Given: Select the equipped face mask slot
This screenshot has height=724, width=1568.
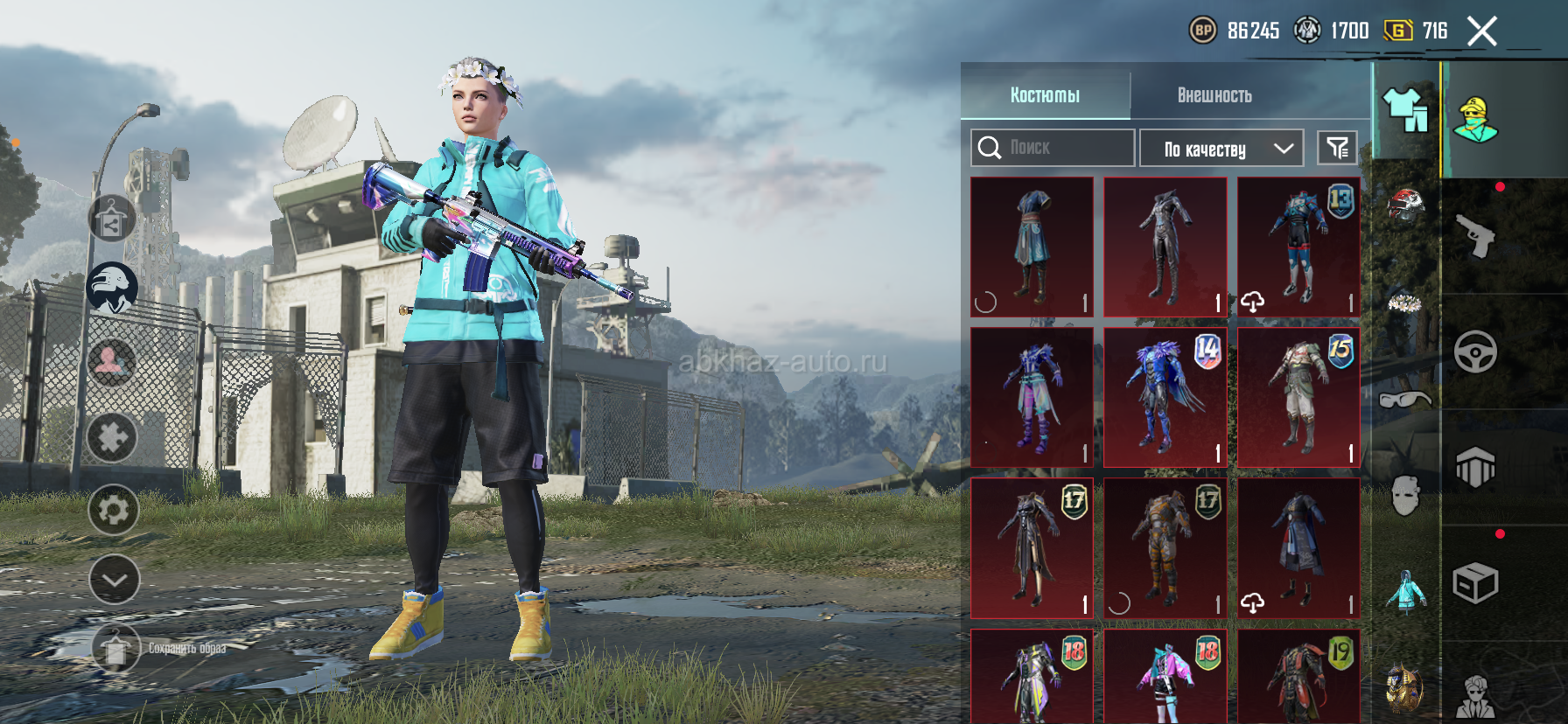Looking at the screenshot, I should tap(1405, 496).
